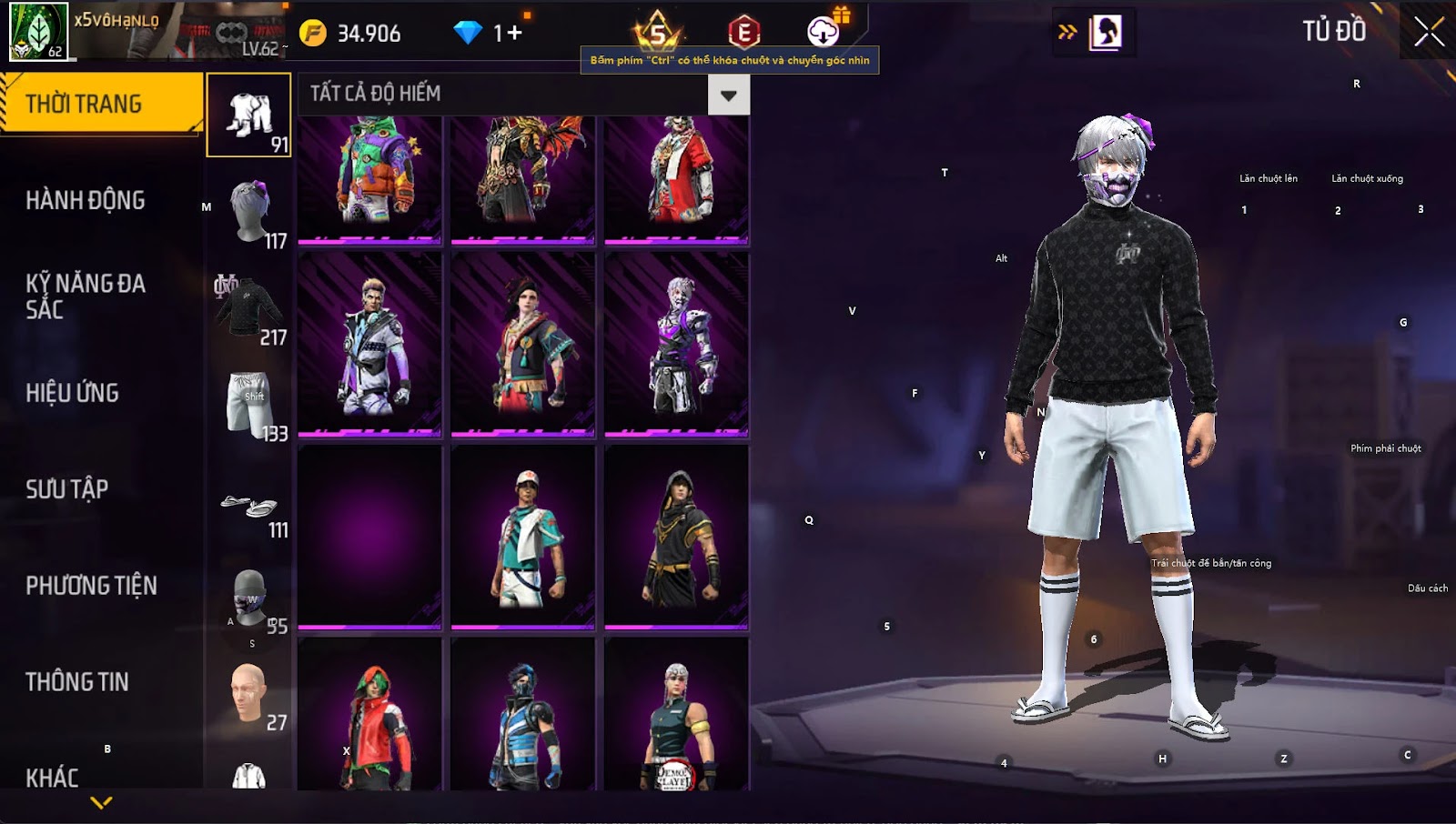Open the tops category showing 217
The height and width of the screenshot is (824, 1456).
pos(249,308)
